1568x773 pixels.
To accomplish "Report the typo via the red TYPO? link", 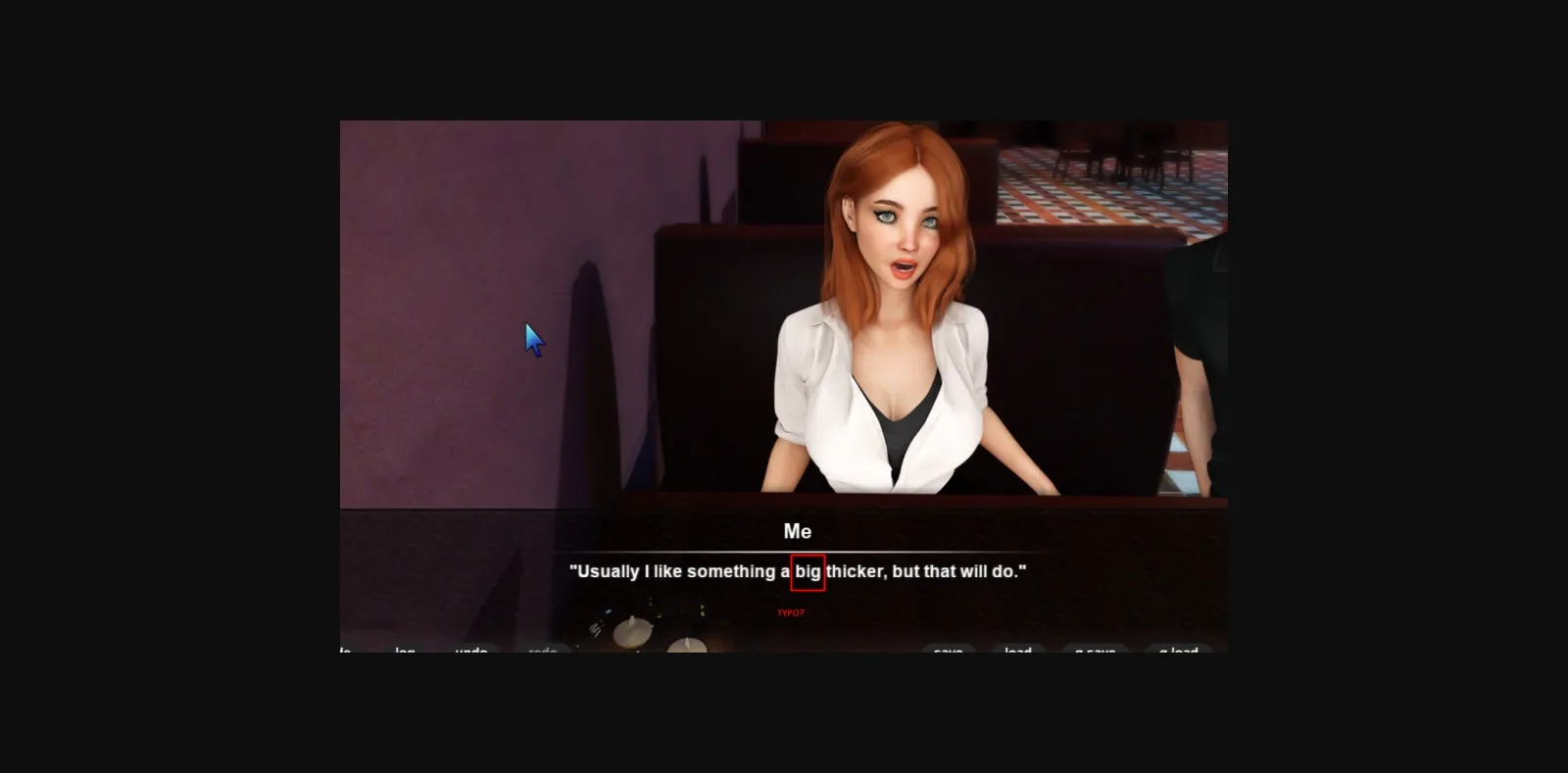I will tap(790, 613).
